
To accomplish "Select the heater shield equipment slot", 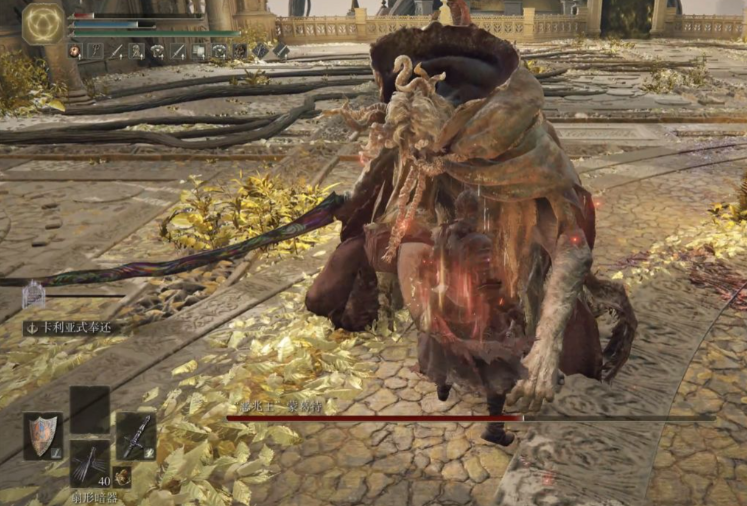I will tap(43, 436).
